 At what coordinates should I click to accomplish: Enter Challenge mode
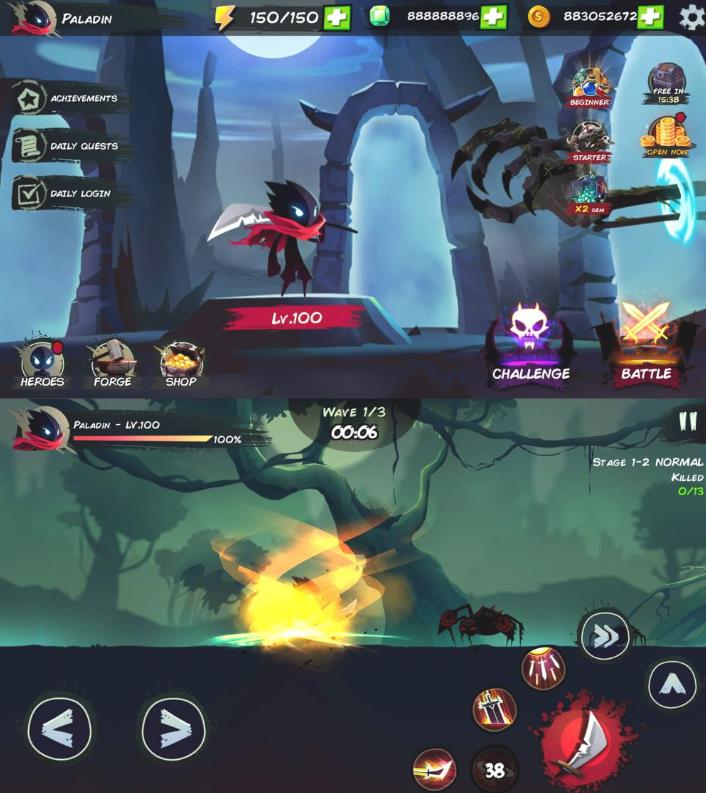tap(530, 345)
